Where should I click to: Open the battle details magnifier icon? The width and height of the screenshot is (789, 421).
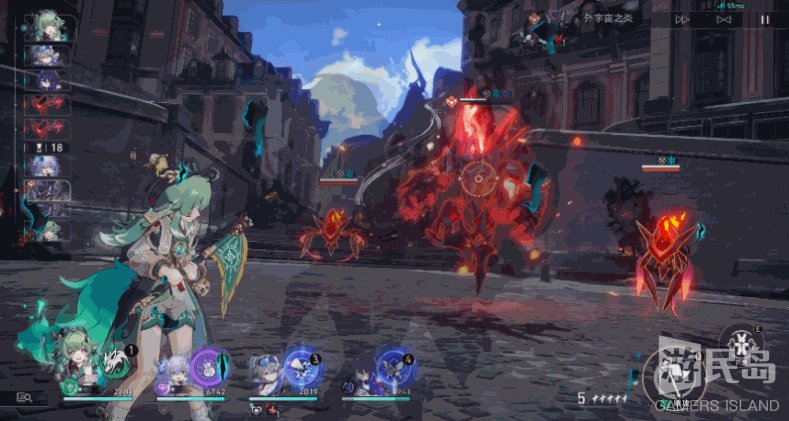(x=24, y=397)
